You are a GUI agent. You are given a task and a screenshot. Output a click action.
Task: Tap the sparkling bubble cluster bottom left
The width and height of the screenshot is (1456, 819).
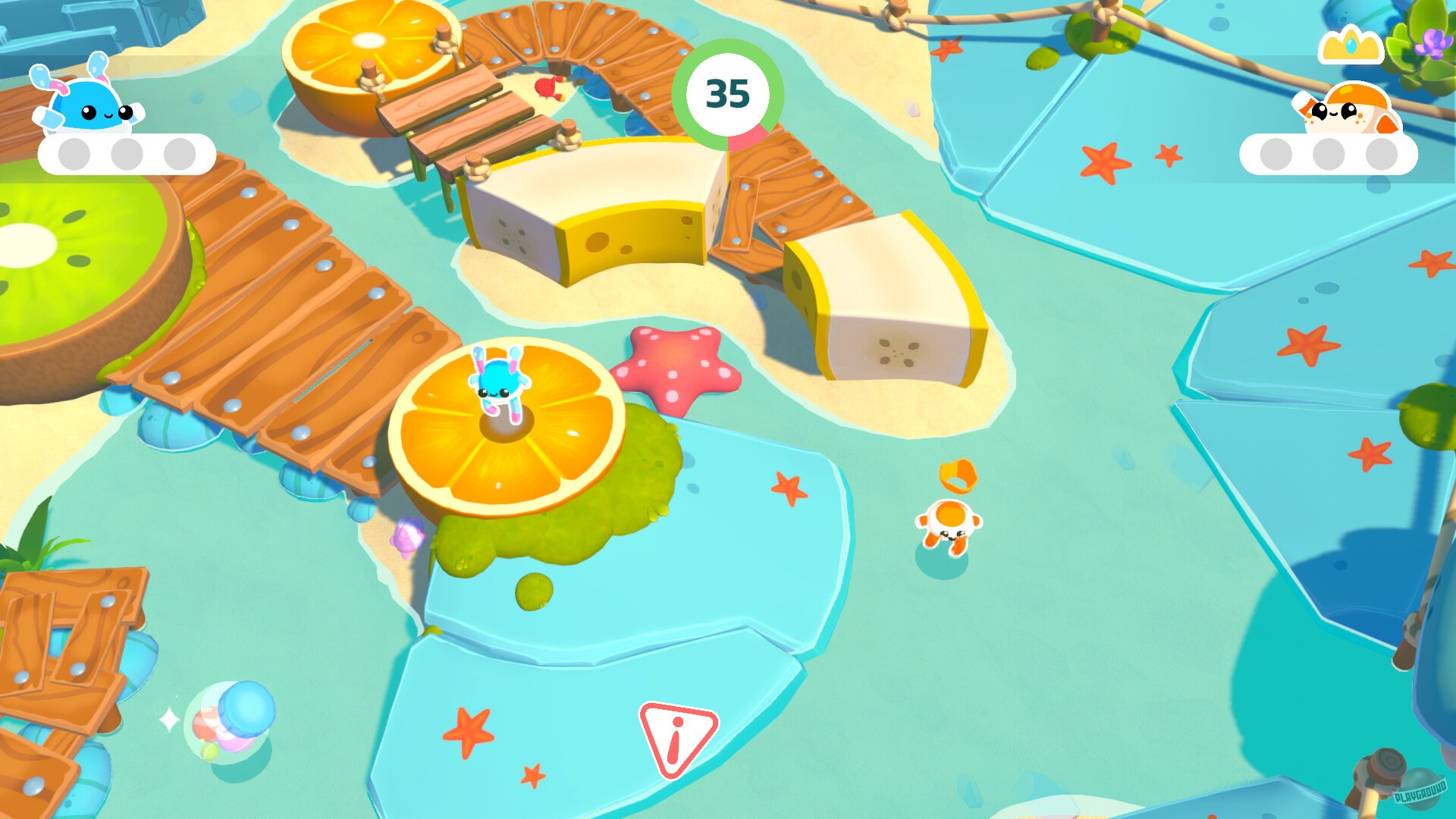[x=227, y=720]
